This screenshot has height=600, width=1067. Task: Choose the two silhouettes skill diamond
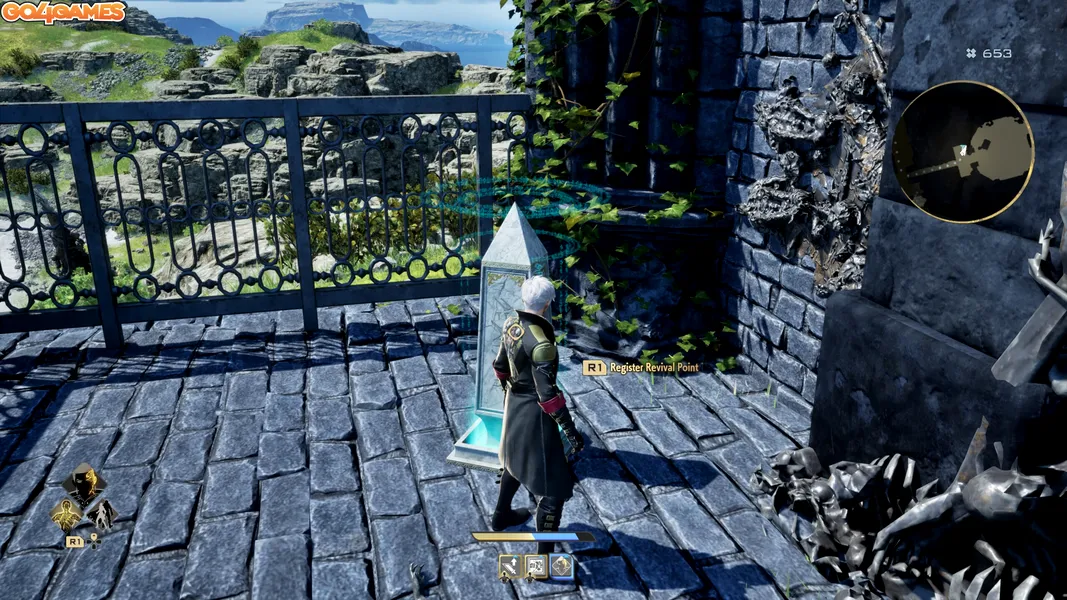pos(101,514)
